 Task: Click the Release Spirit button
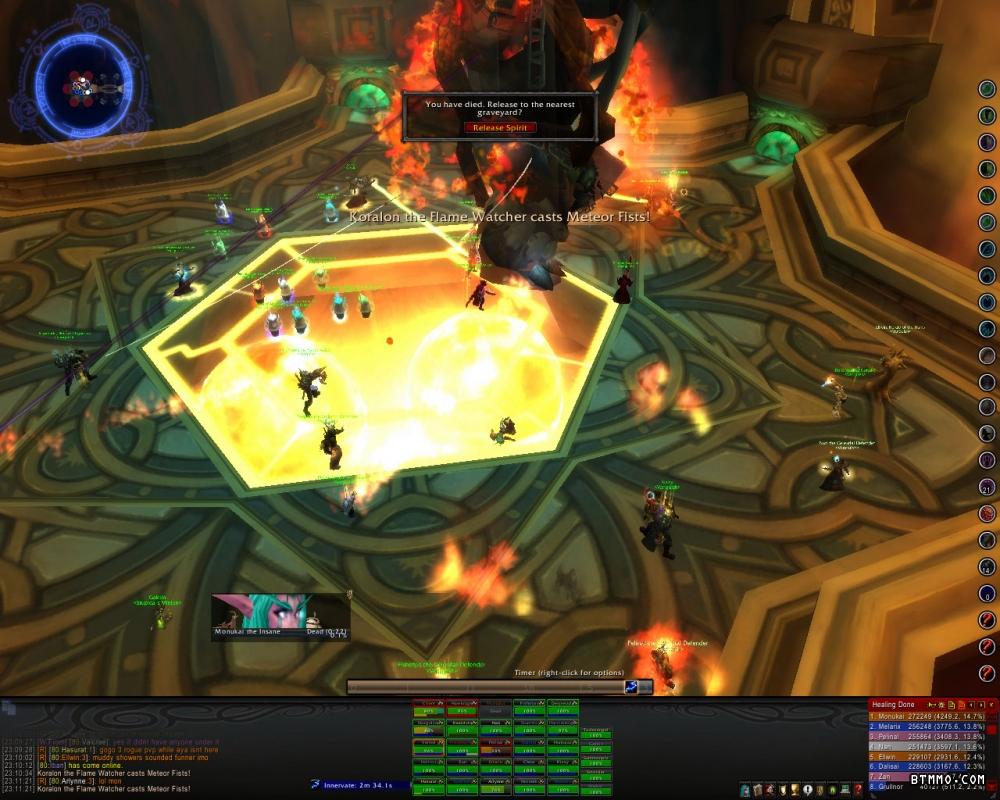[500, 128]
